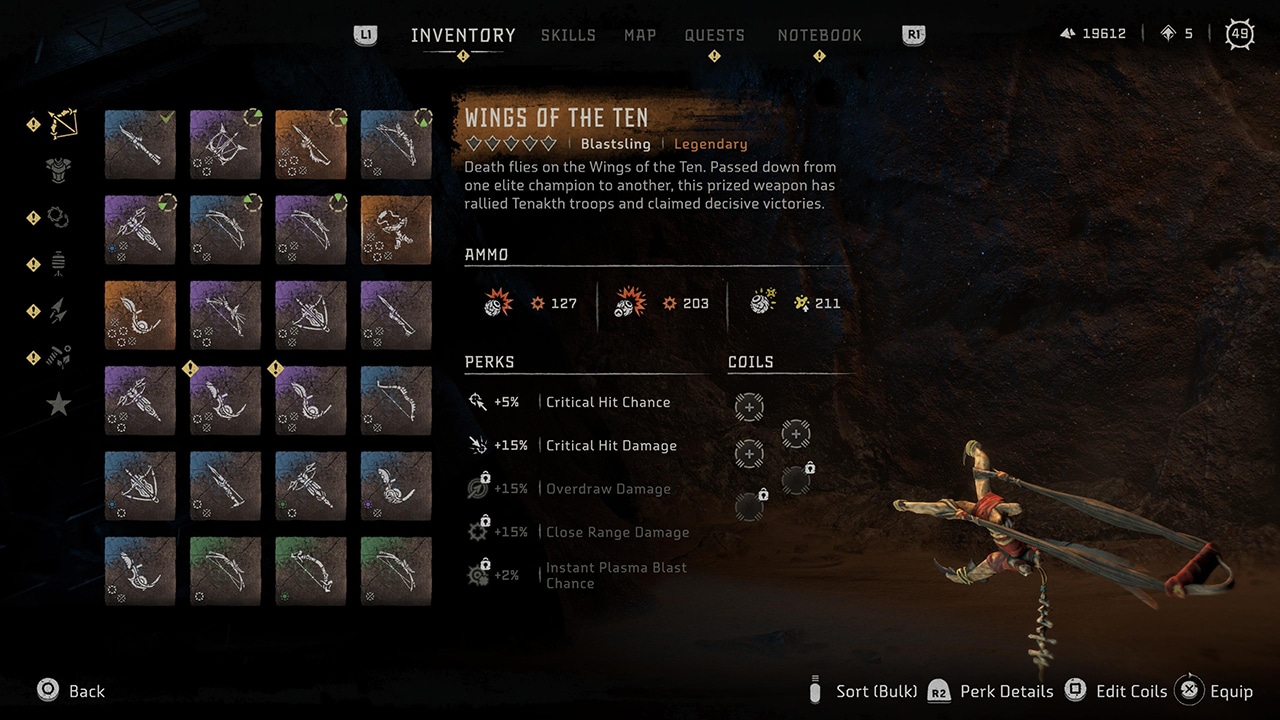Select the Instant Plasma Blast Chance perk
The height and width of the screenshot is (720, 1280).
pos(615,575)
